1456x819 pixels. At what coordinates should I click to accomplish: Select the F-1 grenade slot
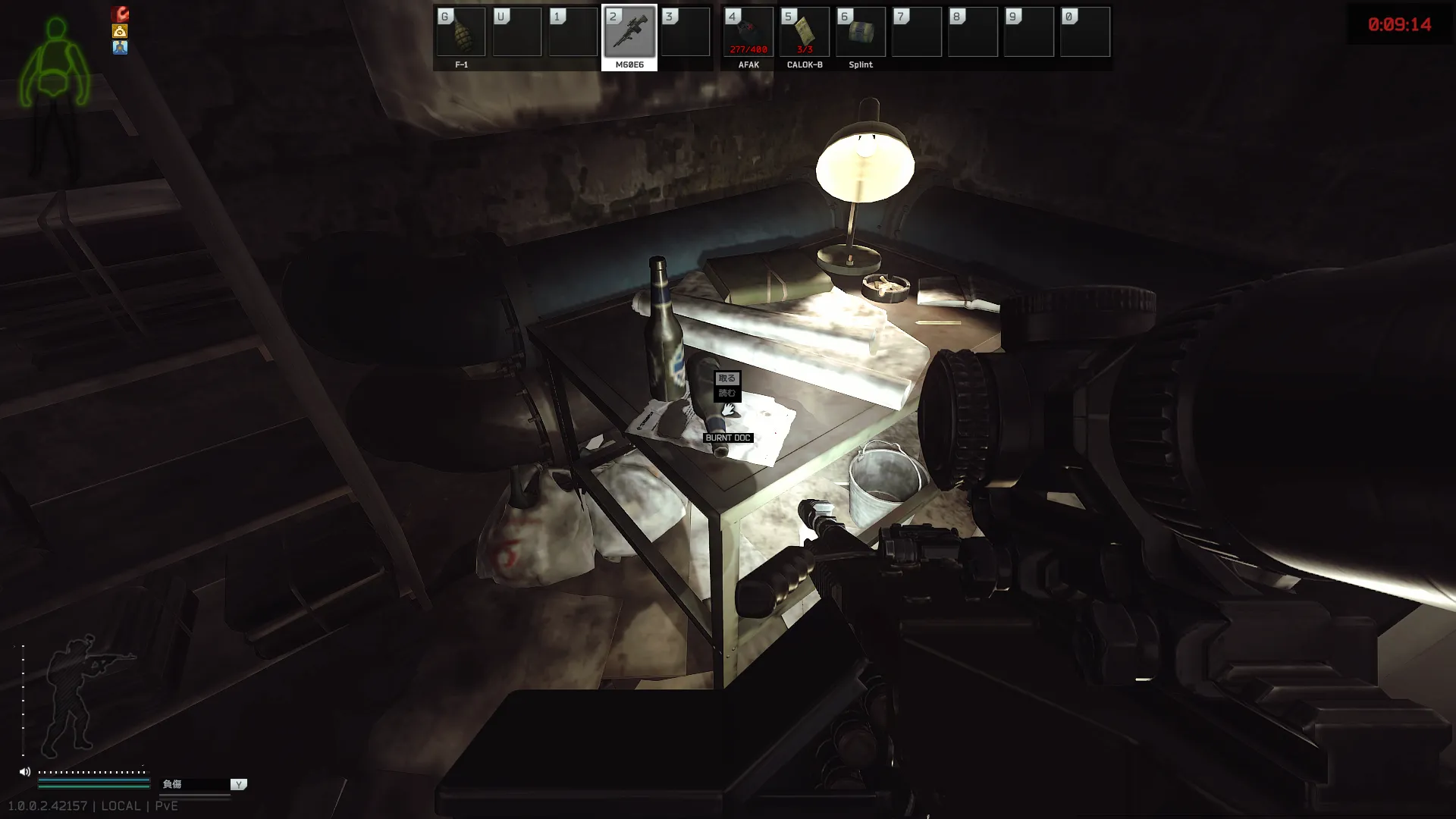coord(461,33)
